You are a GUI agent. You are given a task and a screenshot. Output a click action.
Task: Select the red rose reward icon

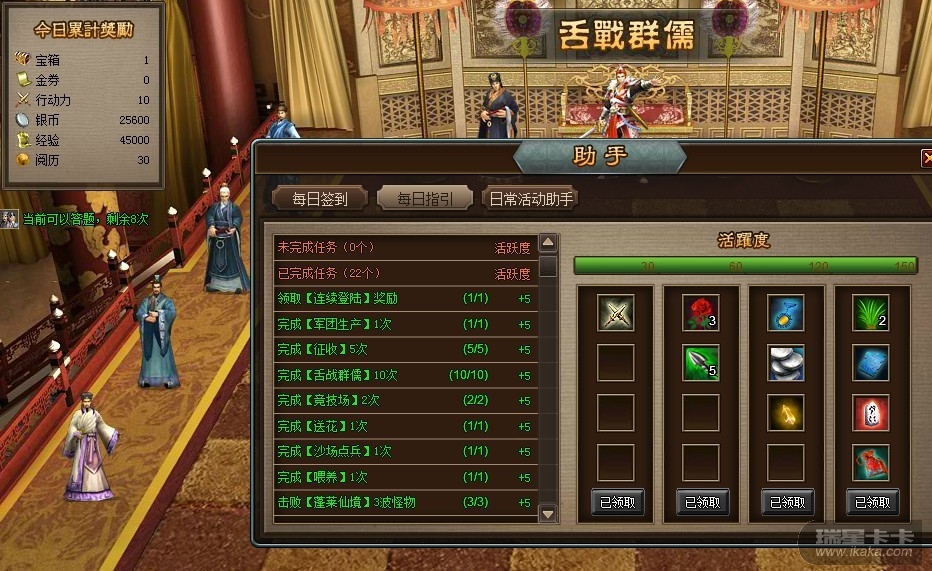[x=700, y=314]
